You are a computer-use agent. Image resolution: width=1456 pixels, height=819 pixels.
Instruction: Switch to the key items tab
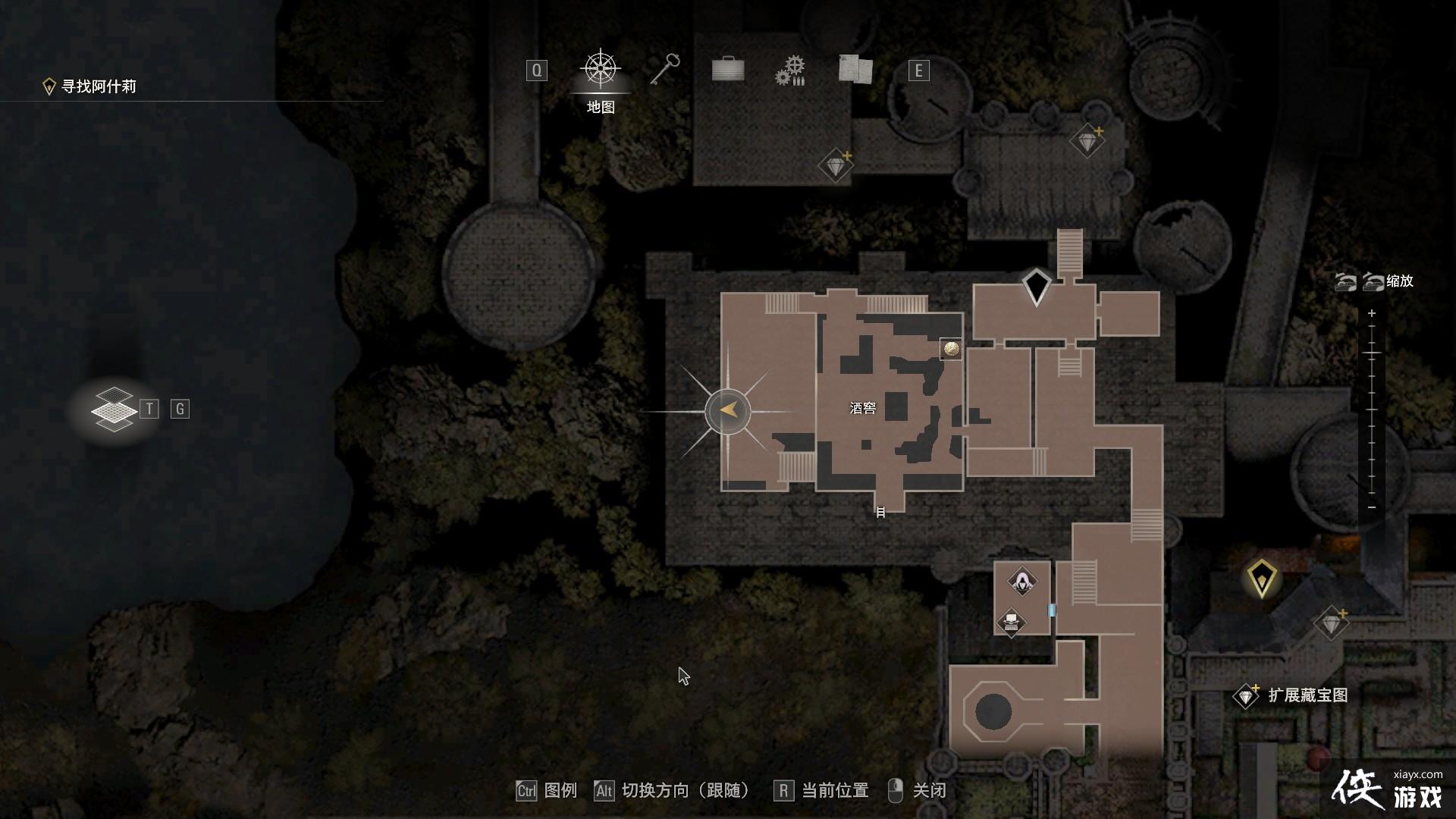[x=665, y=70]
